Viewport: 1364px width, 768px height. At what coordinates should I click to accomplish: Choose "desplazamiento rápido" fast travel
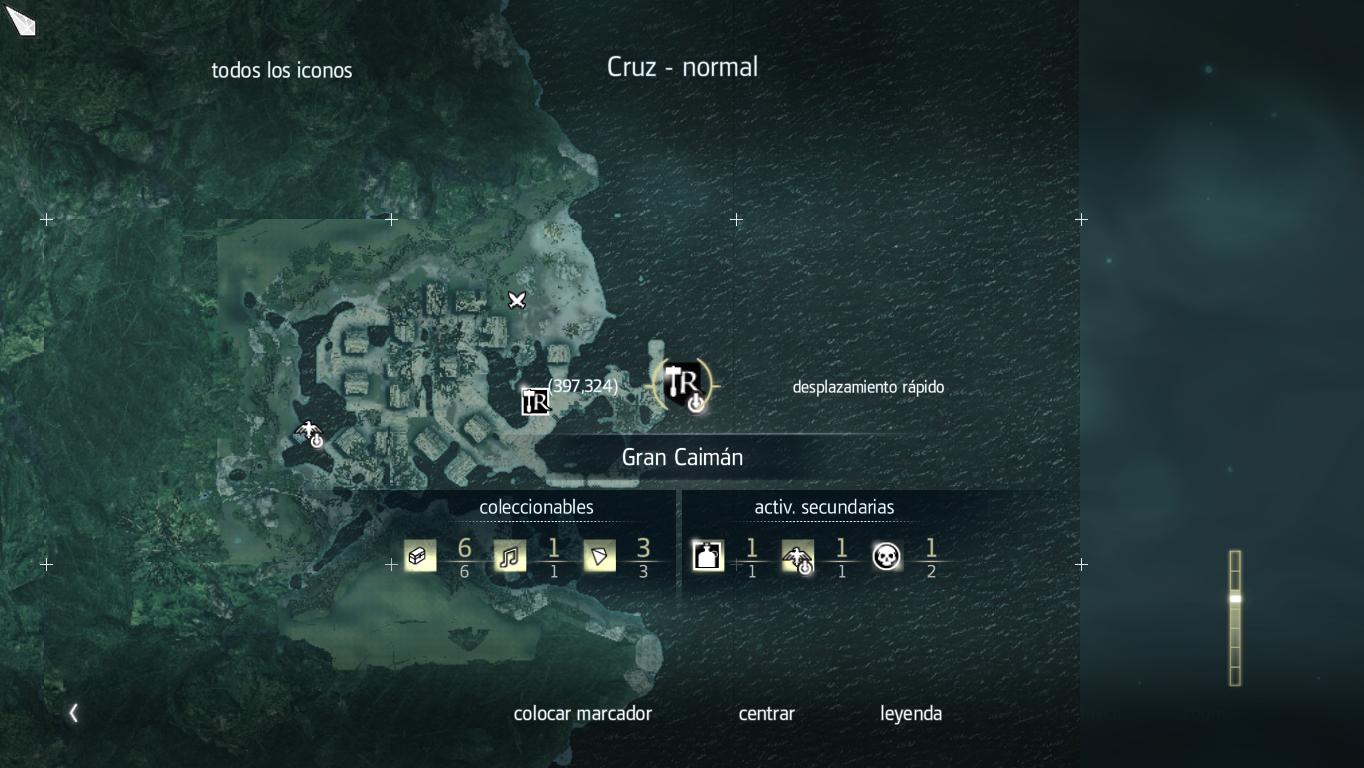867,387
